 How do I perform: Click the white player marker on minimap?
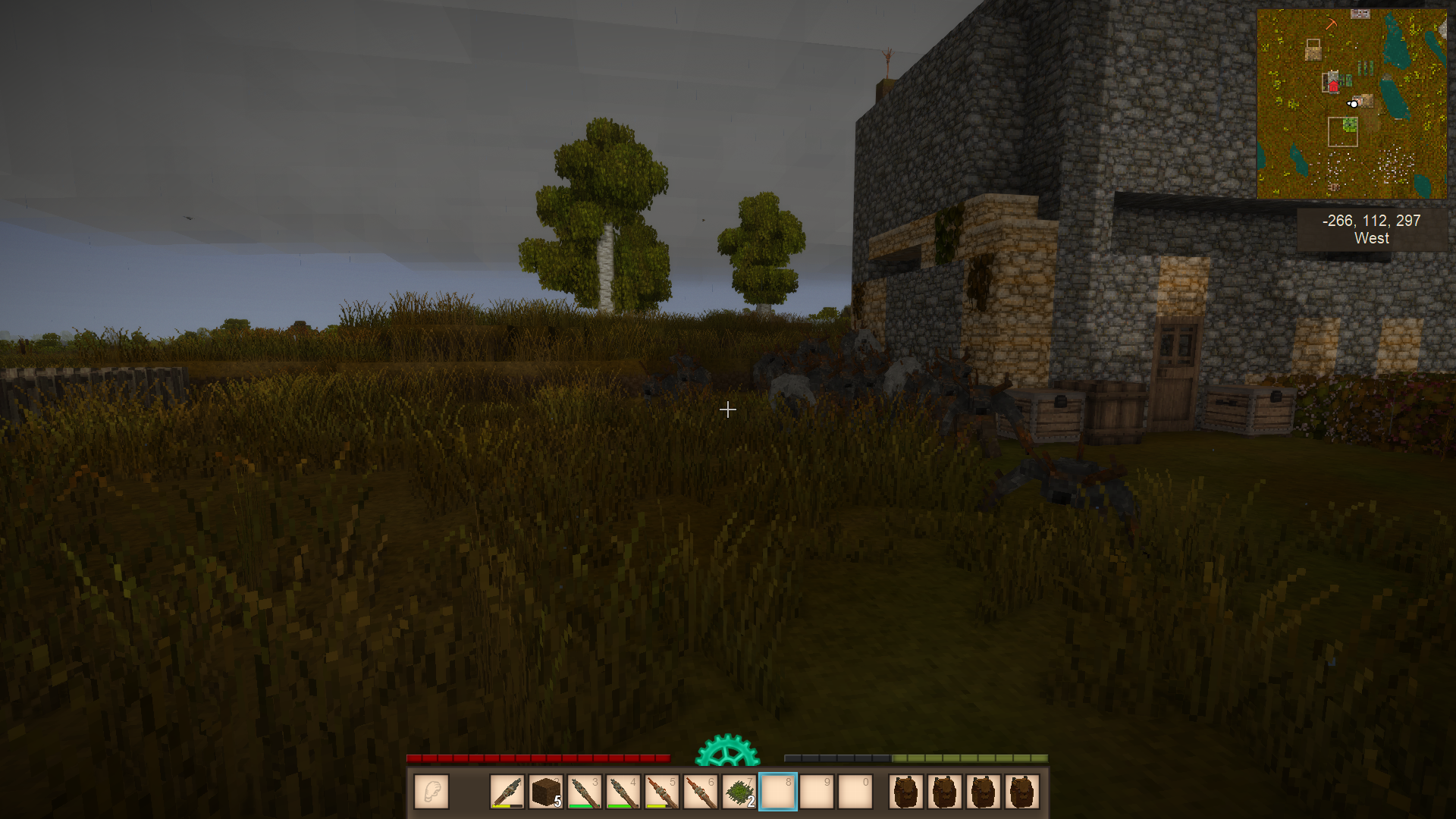pos(1353,104)
